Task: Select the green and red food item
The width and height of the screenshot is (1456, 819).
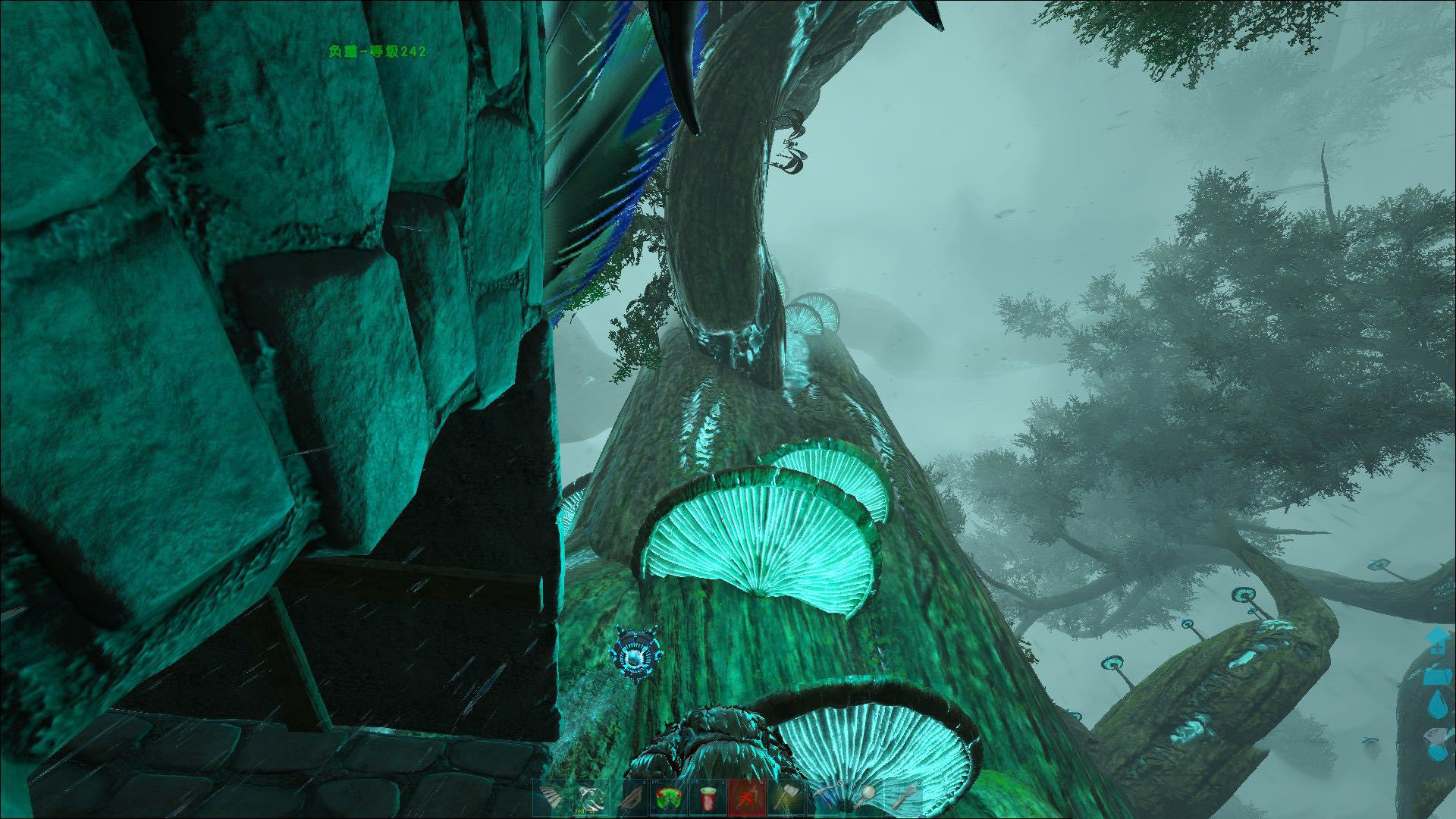Action: [x=667, y=799]
